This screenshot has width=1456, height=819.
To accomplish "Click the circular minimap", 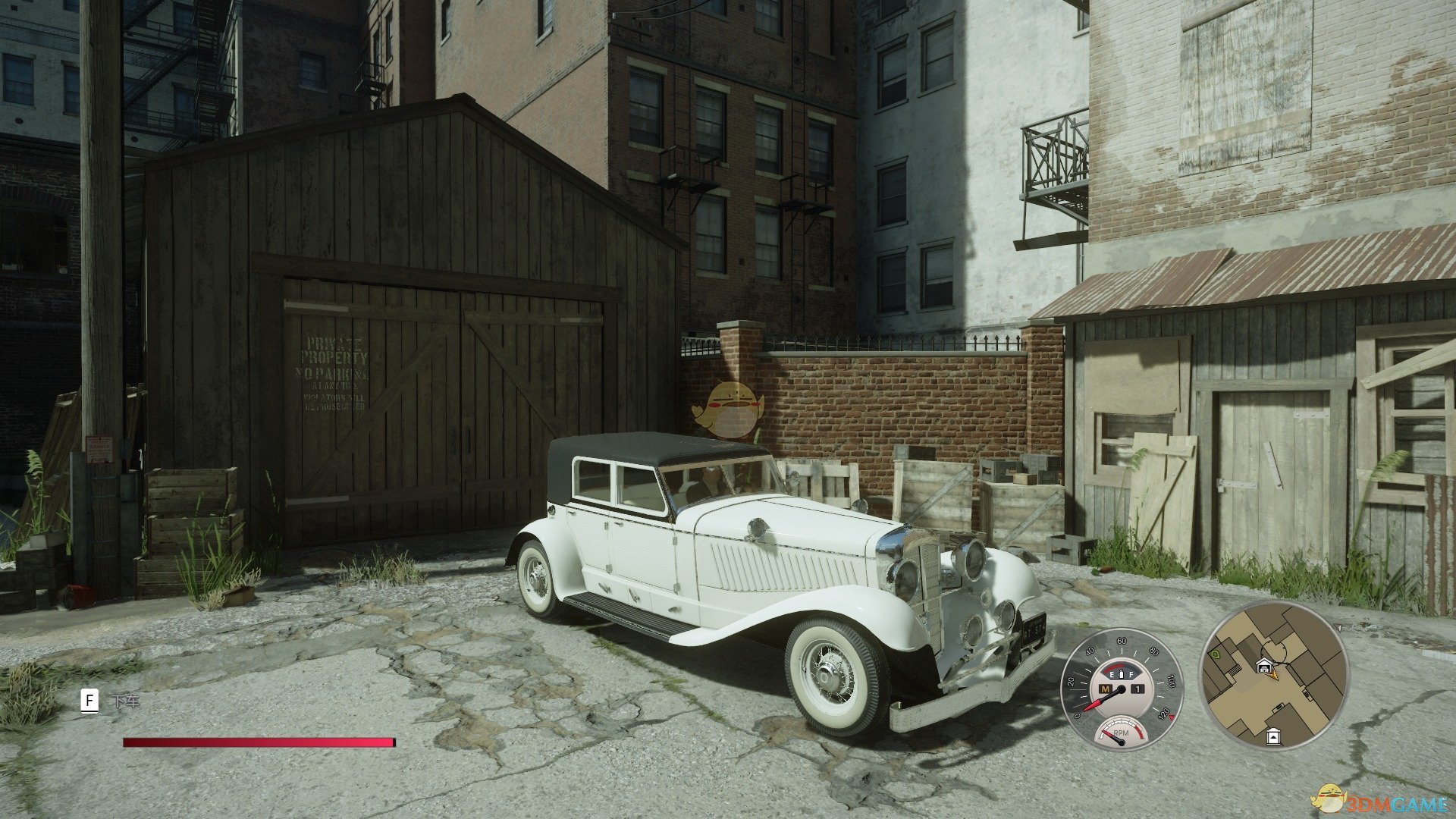I will point(1273,677).
